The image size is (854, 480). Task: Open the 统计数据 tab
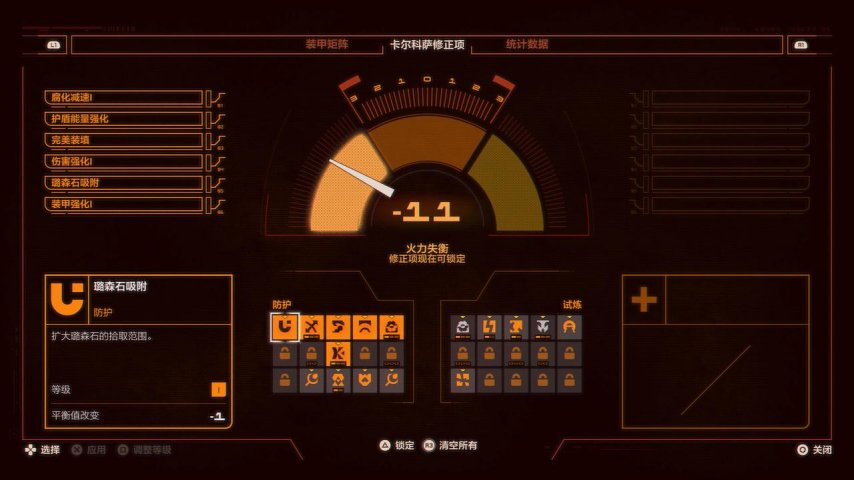coord(526,44)
